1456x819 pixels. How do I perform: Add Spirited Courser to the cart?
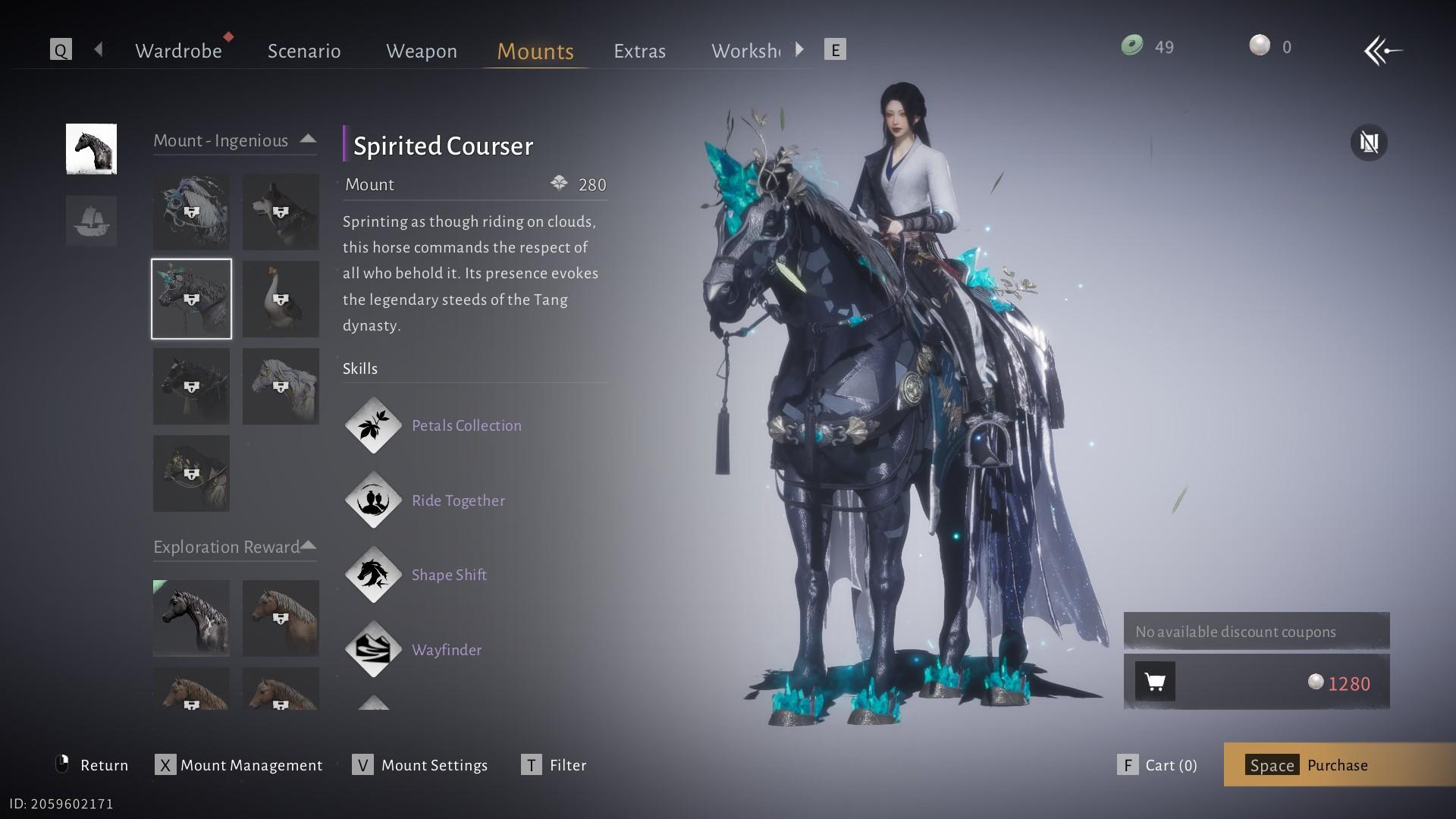tap(1155, 682)
